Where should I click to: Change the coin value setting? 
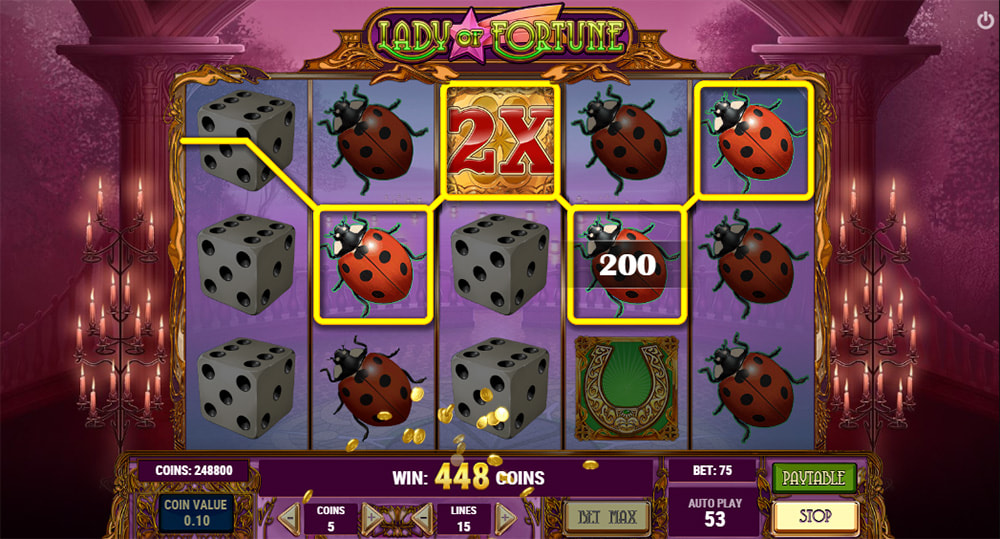(x=194, y=511)
